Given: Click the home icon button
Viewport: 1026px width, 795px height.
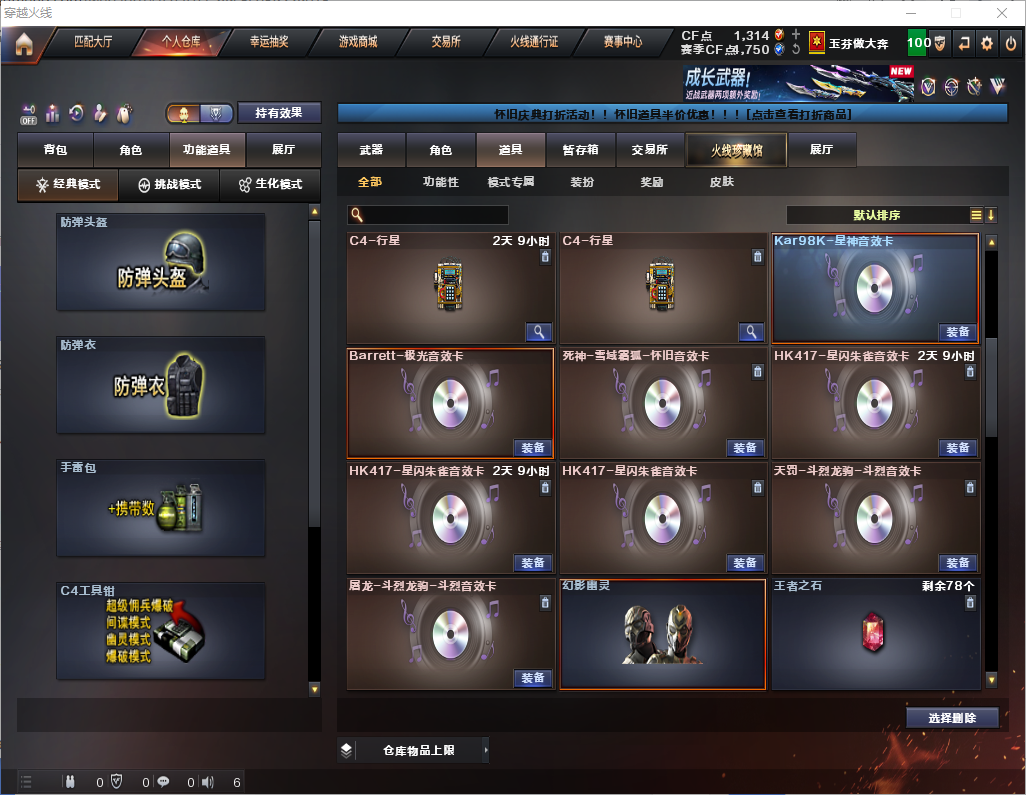Looking at the screenshot, I should point(23,44).
